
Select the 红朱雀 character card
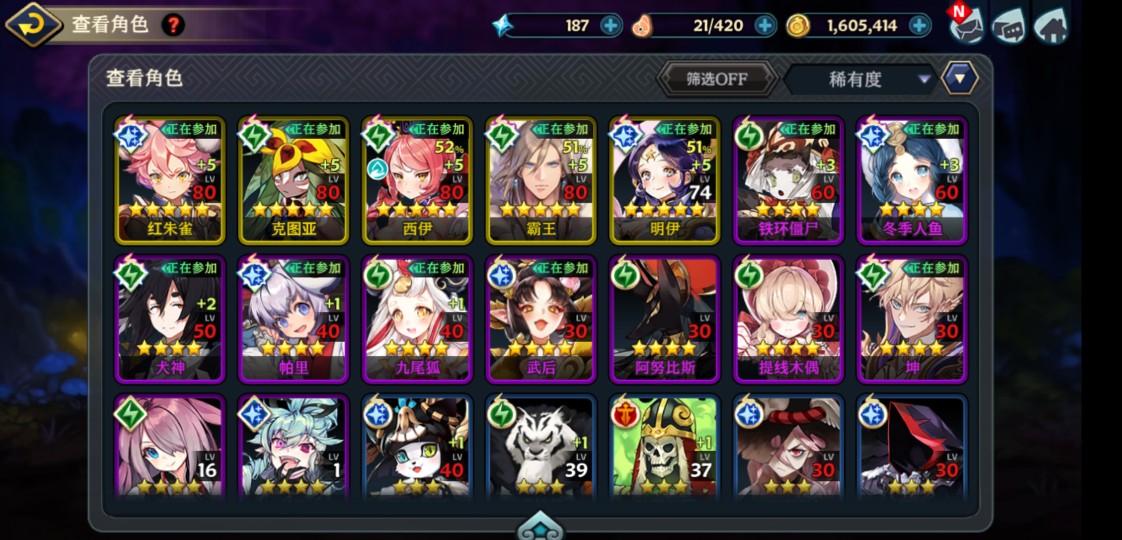point(170,181)
